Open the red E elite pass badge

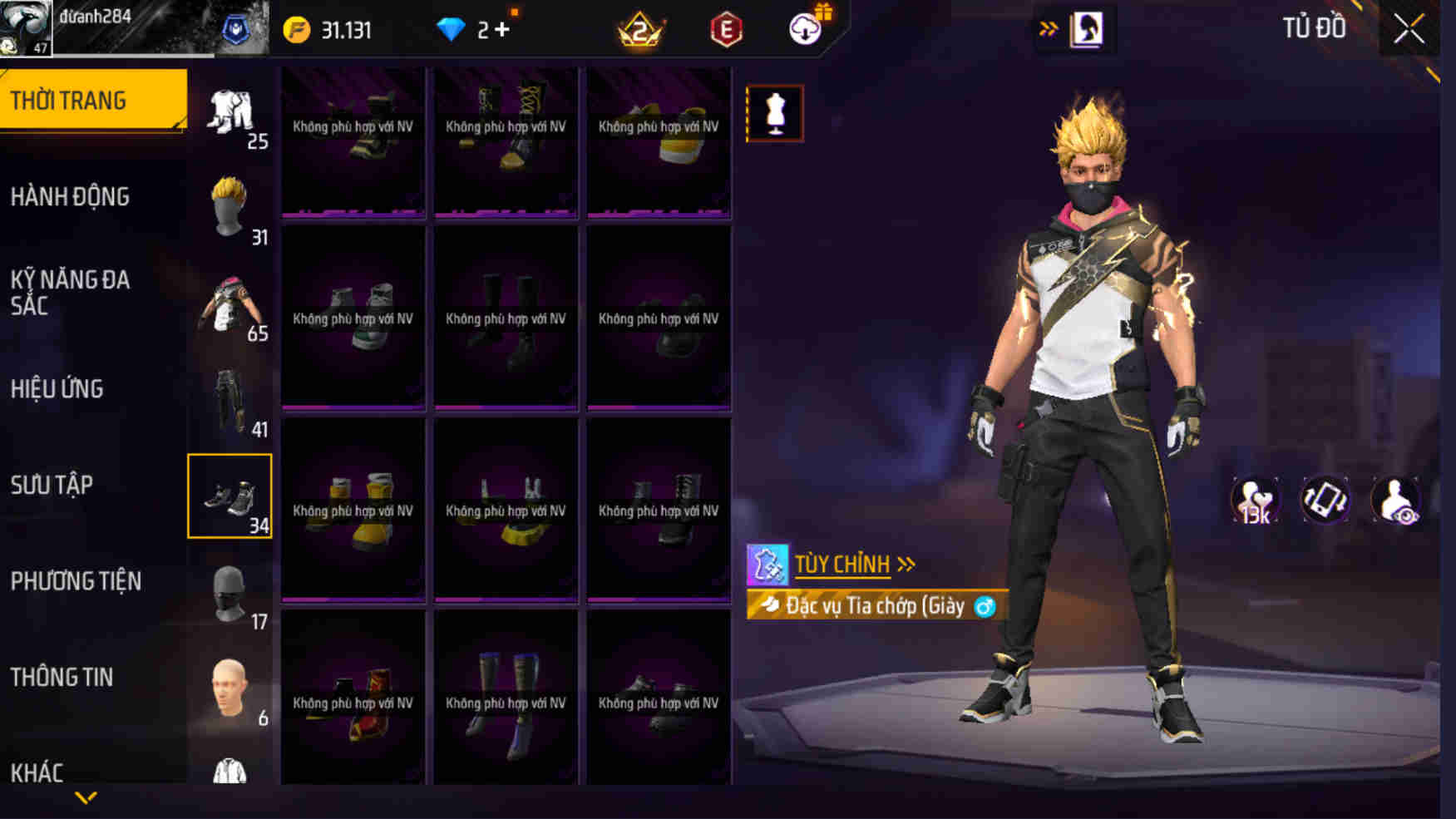[726, 28]
